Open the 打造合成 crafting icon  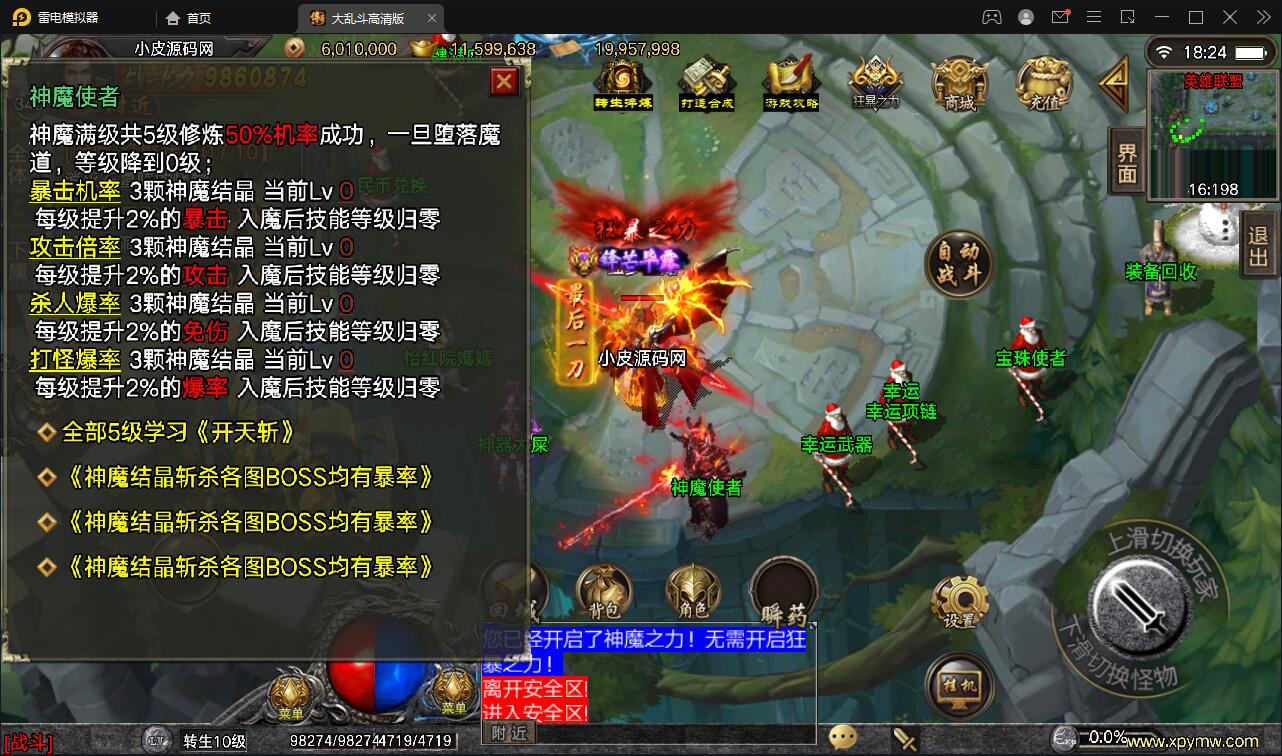pos(706,80)
